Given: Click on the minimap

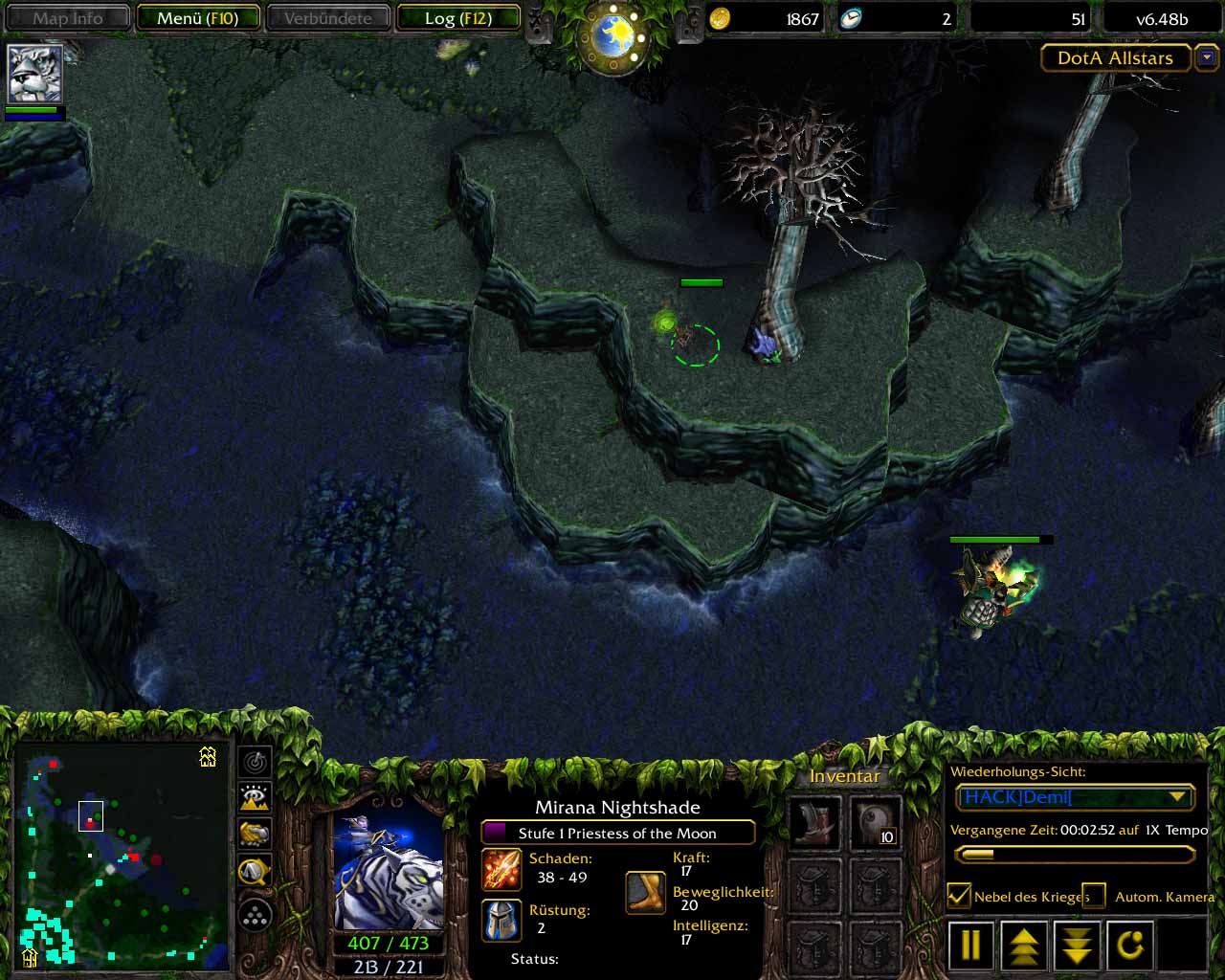Looking at the screenshot, I should pos(122,855).
